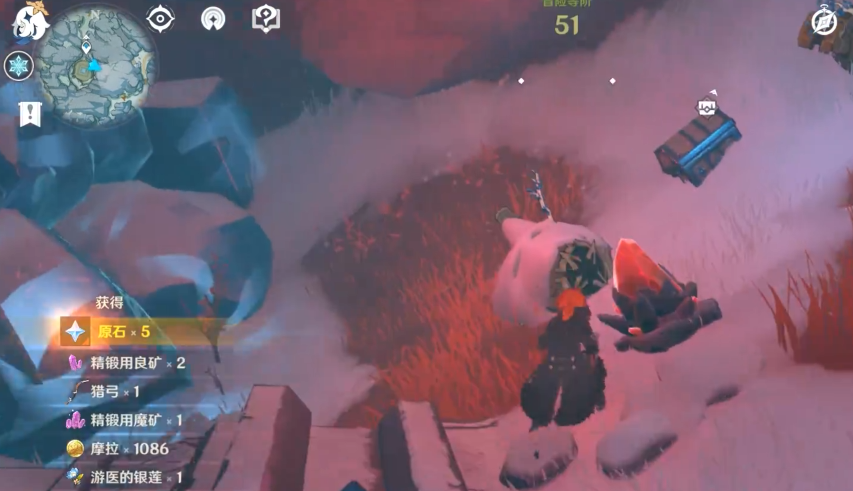Open the eye-shaped compass icon
The height and width of the screenshot is (491, 853).
(x=160, y=18)
